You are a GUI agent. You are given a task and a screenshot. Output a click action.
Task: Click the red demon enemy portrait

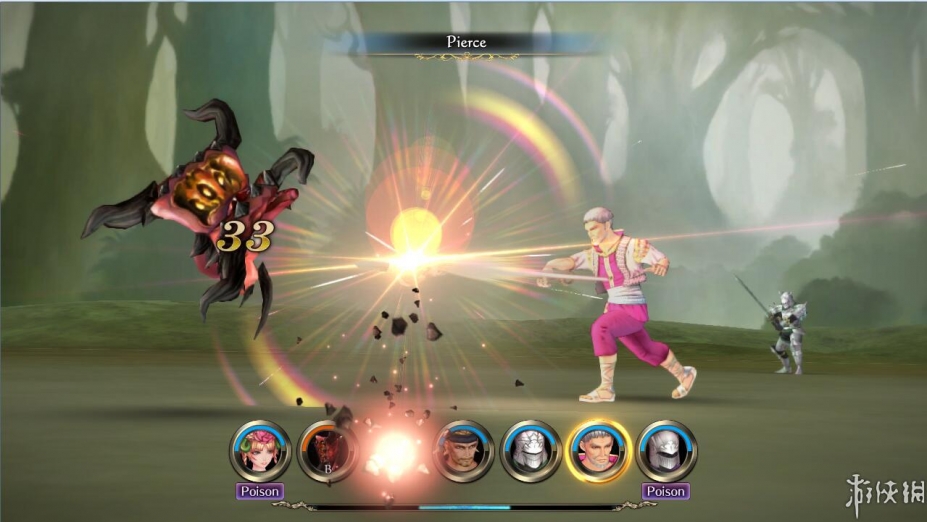328,450
